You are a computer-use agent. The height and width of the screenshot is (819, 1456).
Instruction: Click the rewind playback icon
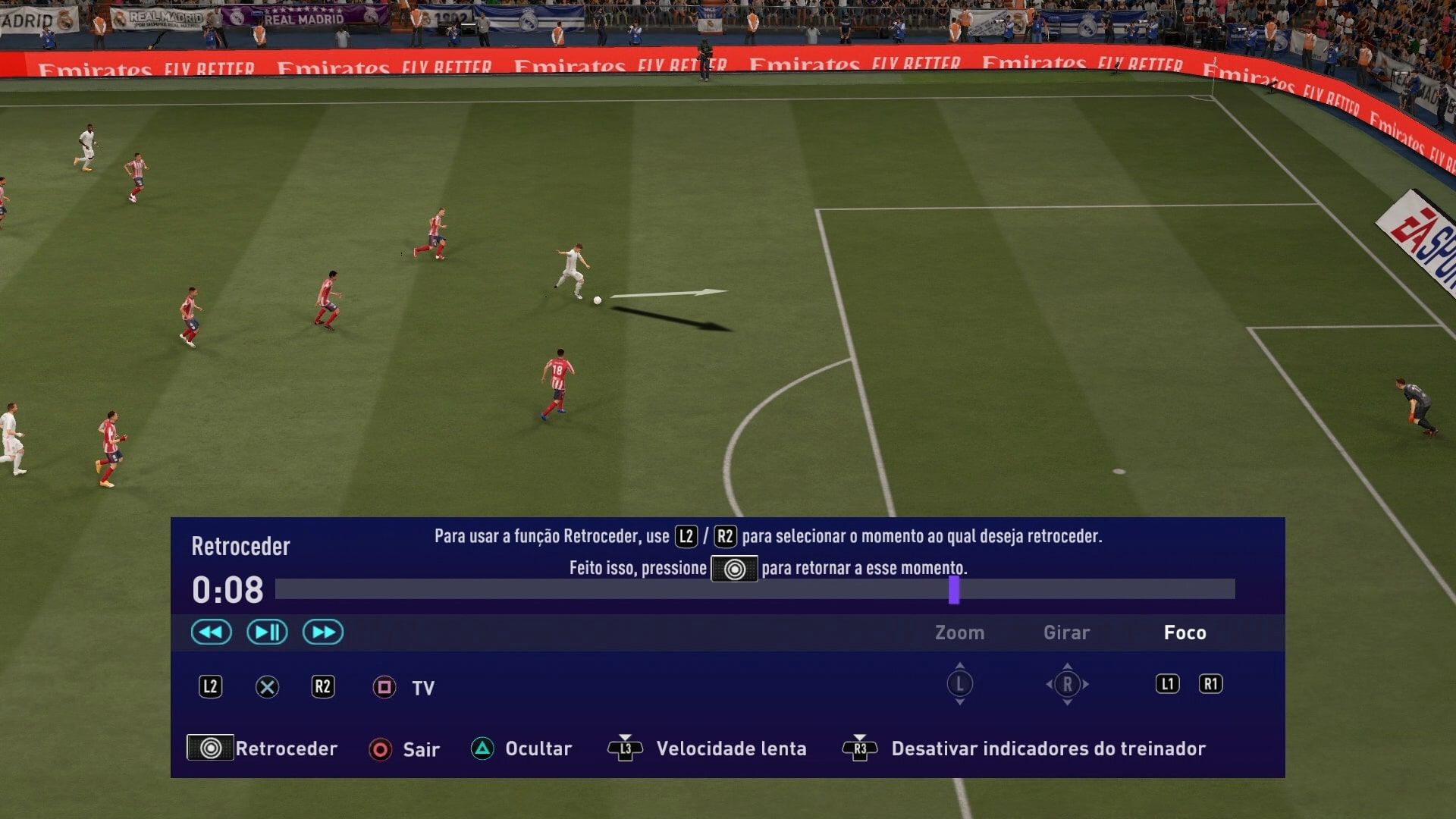211,632
